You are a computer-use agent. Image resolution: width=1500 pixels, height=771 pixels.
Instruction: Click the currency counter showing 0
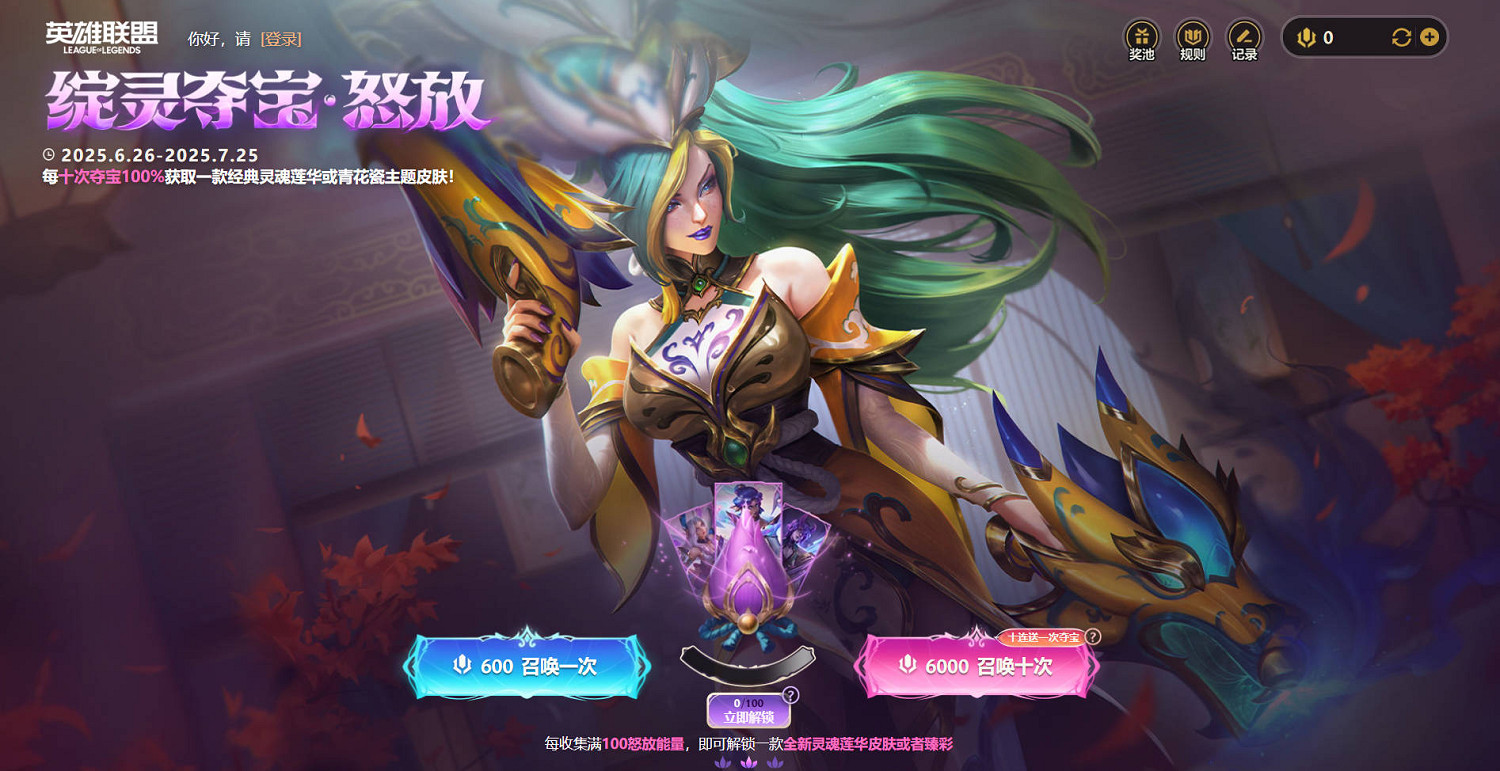pyautogui.click(x=1328, y=37)
